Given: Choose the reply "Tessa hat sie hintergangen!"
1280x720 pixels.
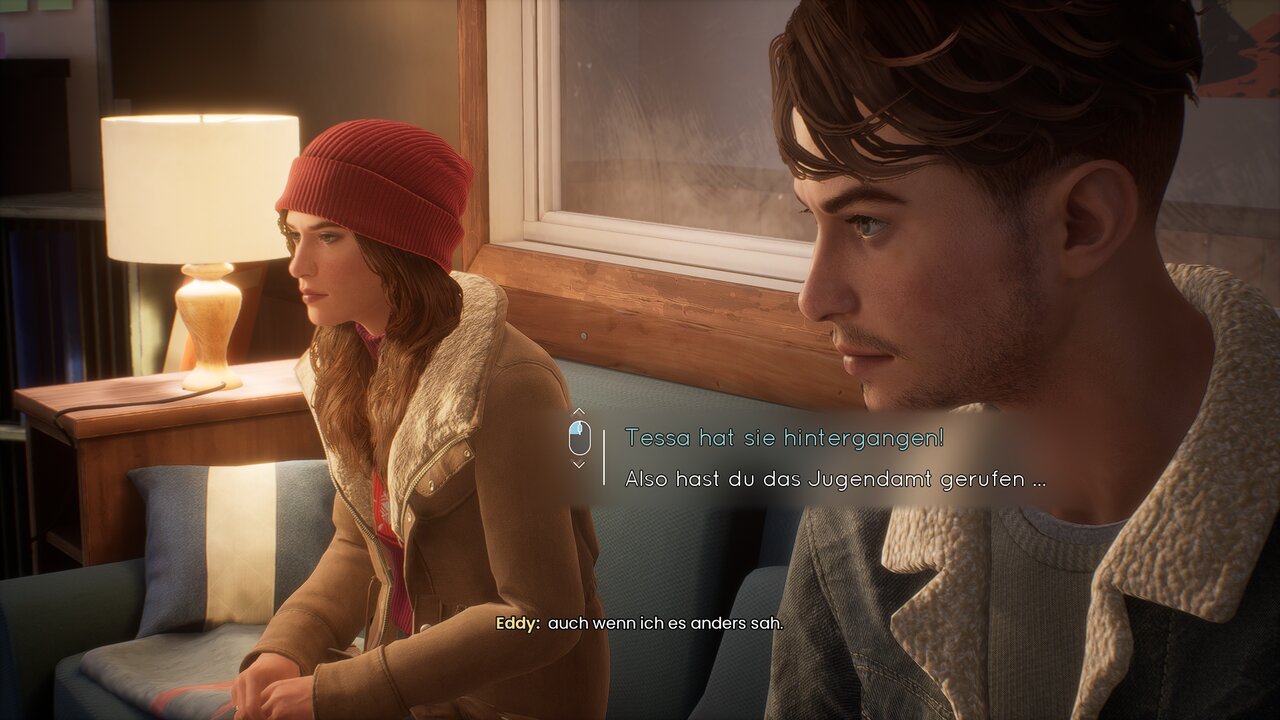Looking at the screenshot, I should pos(784,438).
